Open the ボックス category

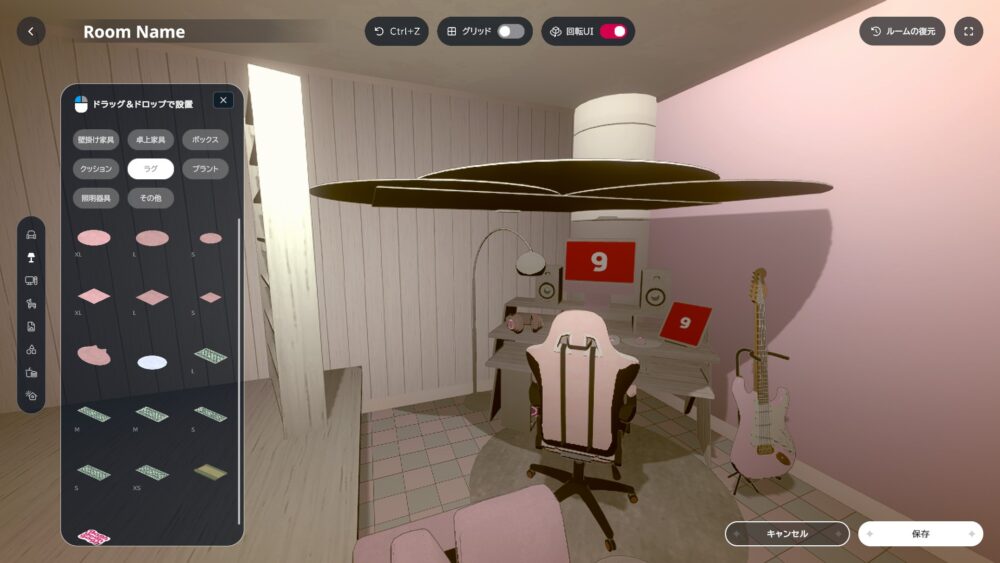pos(205,139)
